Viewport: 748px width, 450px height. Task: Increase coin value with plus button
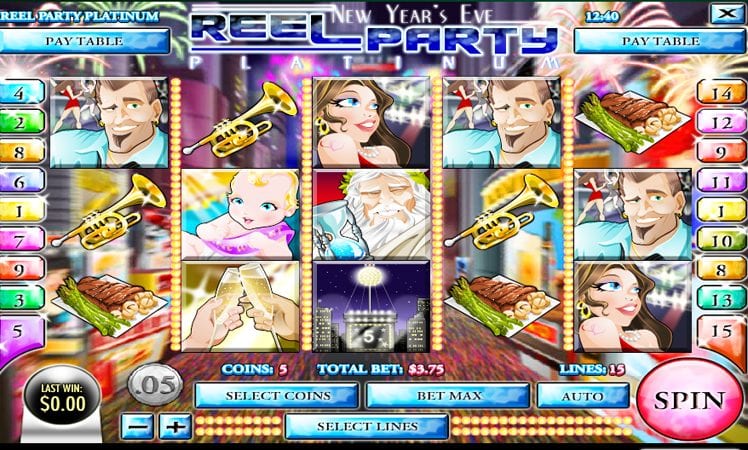175,426
